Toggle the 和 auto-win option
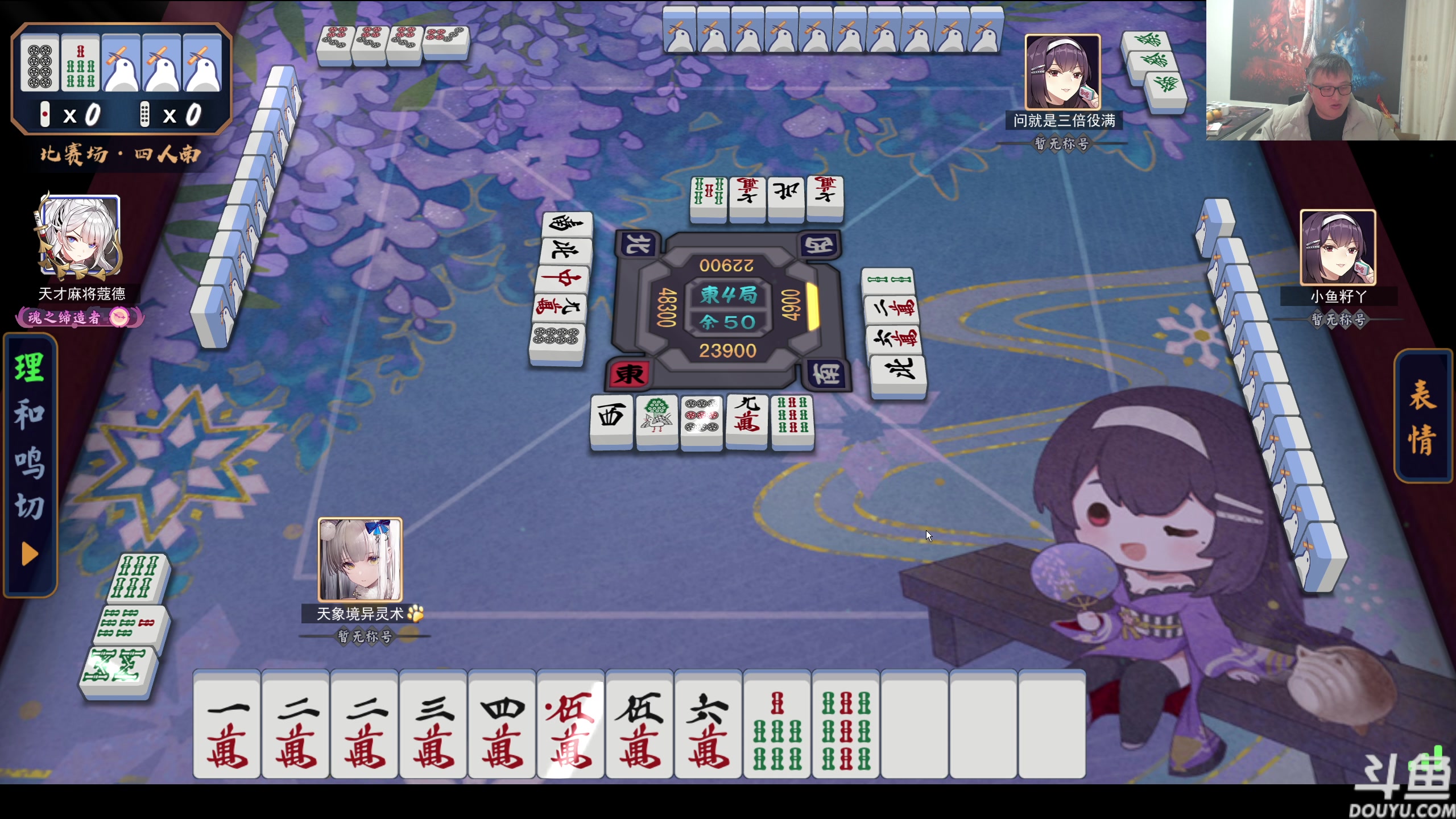Screen dimensions: 1456x819 pos(30,413)
